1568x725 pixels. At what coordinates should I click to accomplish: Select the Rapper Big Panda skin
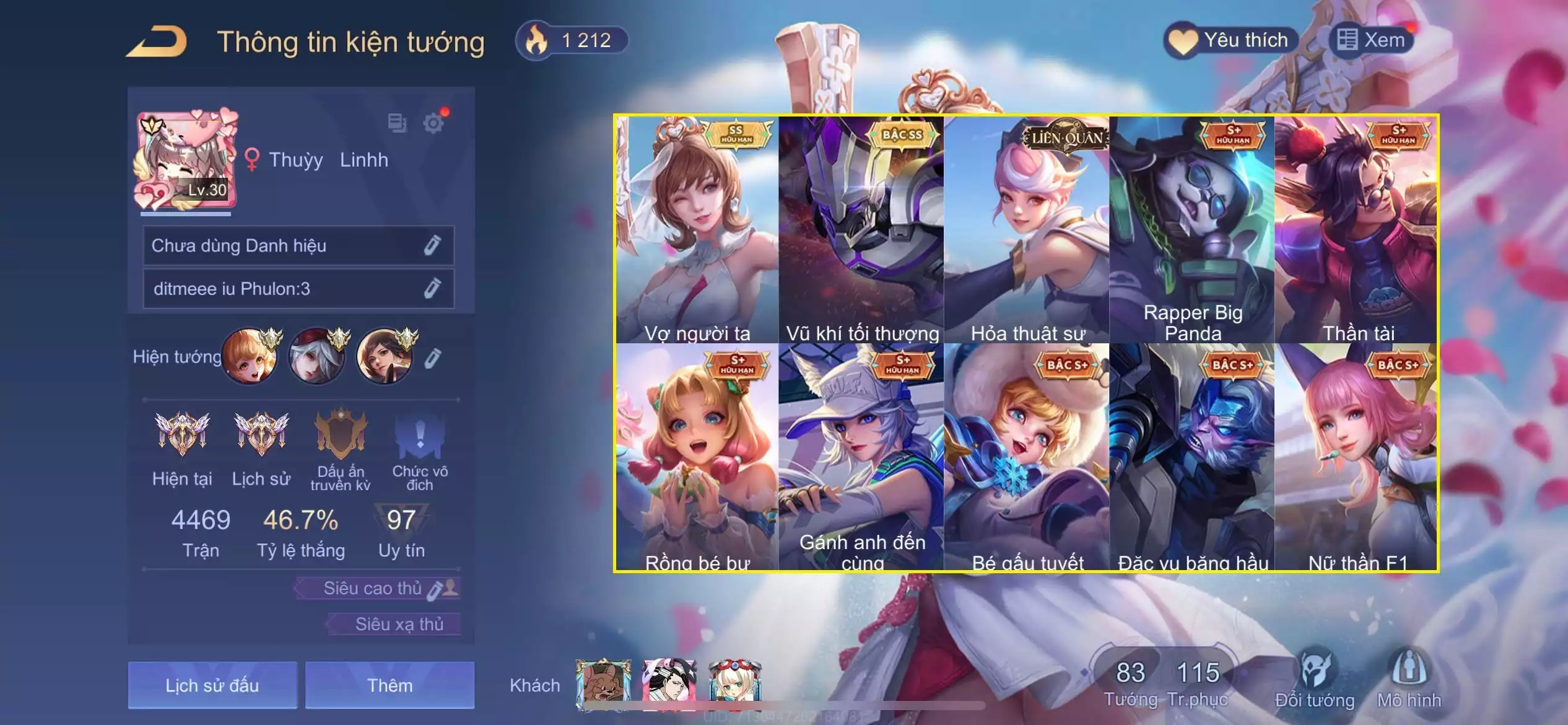click(1192, 229)
